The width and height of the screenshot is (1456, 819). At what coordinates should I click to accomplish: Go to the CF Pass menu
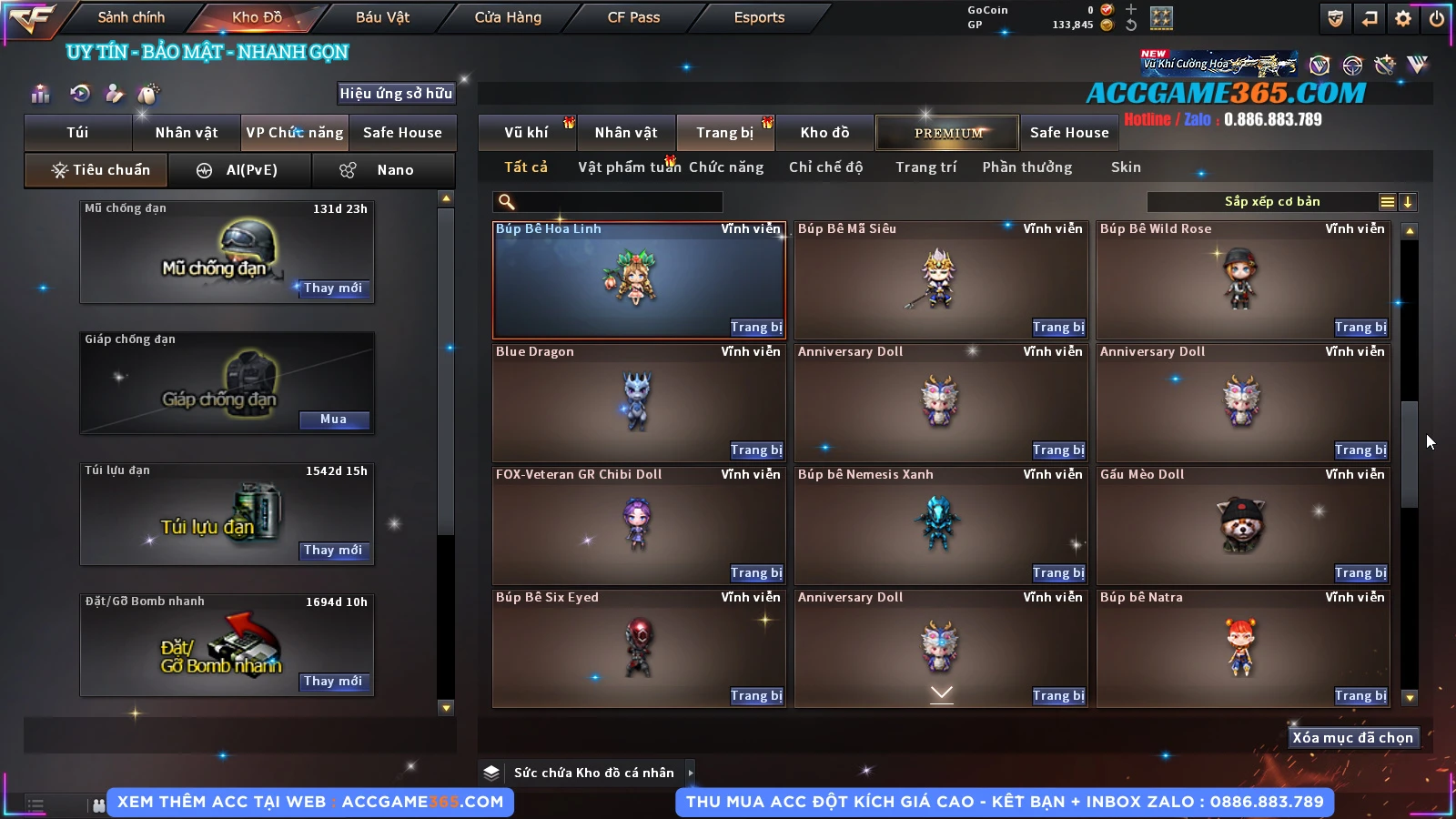coord(633,17)
